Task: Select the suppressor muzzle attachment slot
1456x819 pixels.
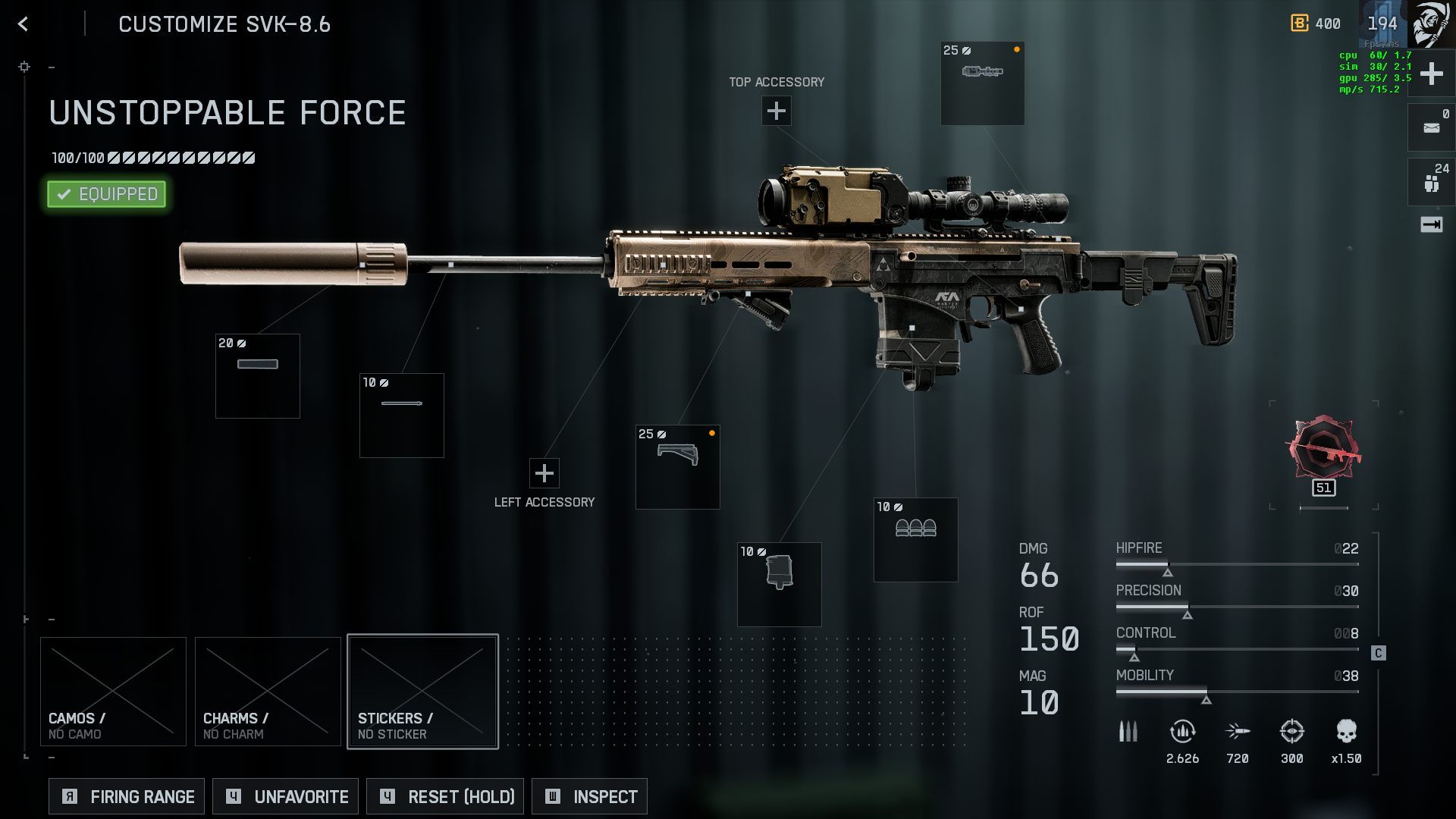Action: point(258,376)
